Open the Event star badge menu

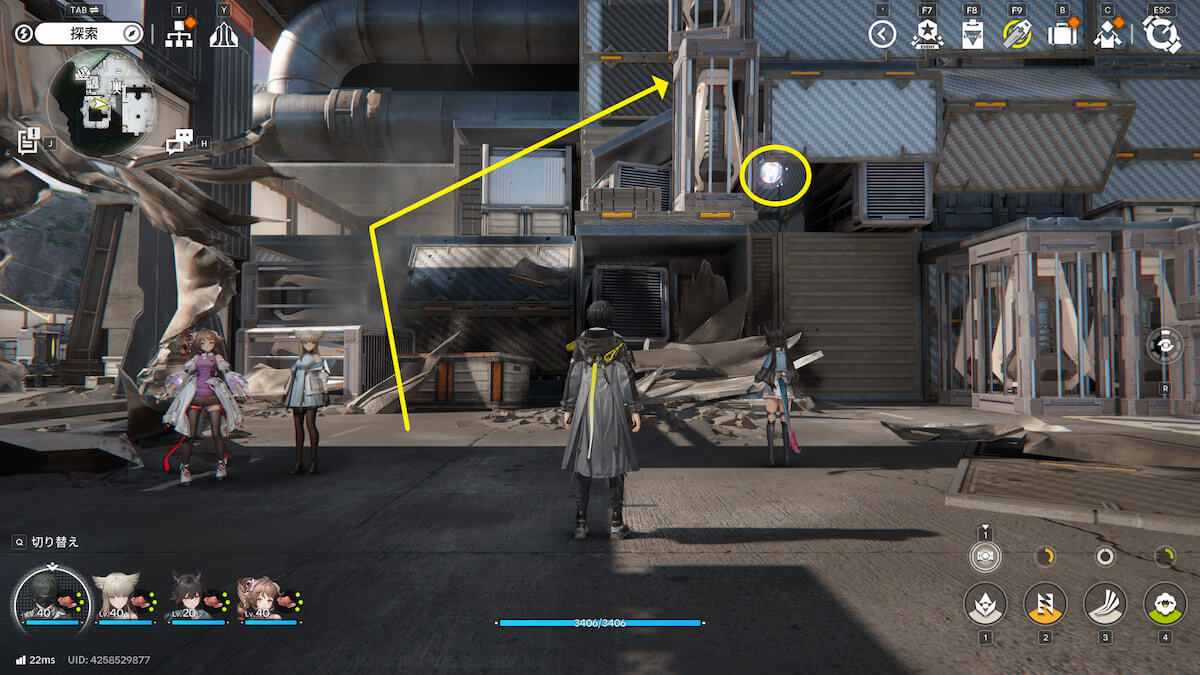click(x=927, y=35)
